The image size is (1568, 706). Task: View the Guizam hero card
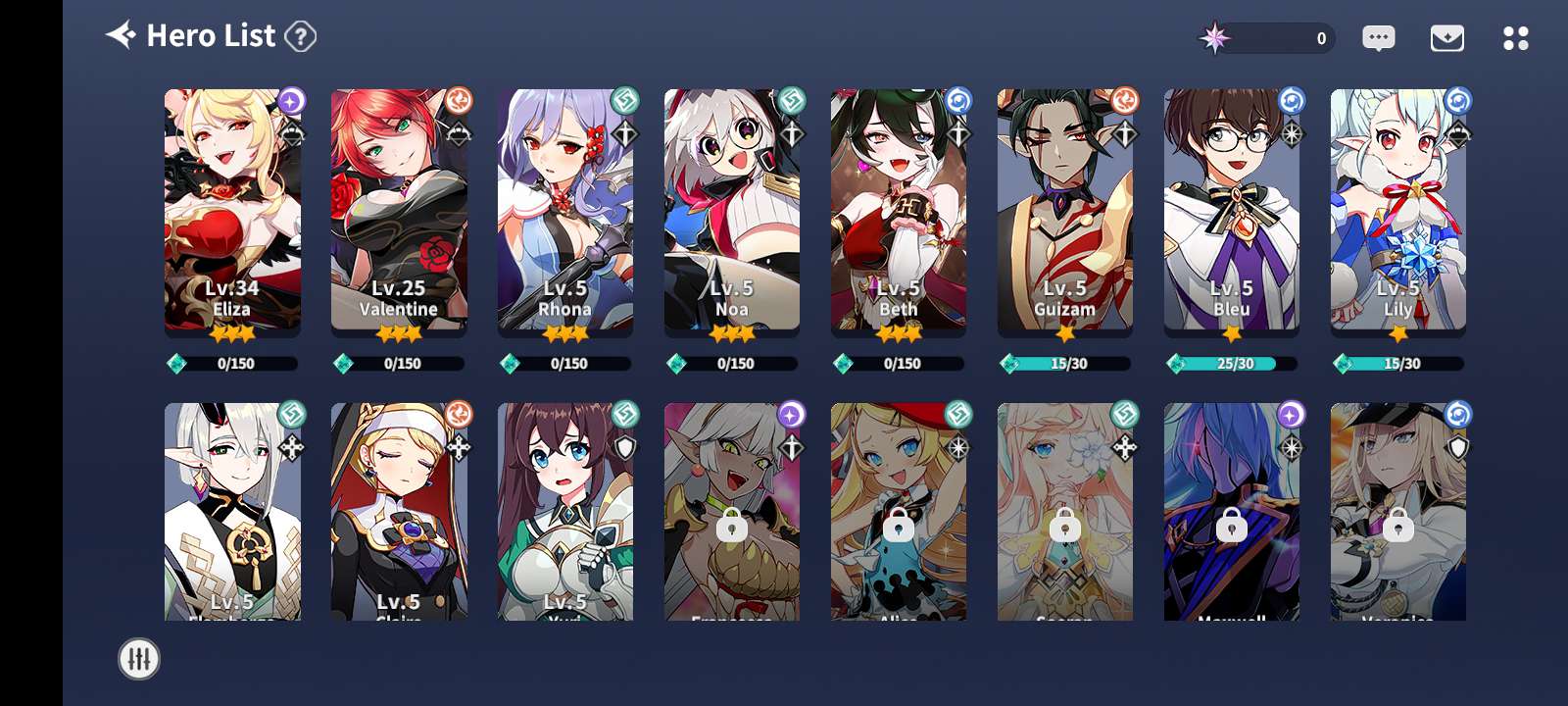tap(1065, 211)
